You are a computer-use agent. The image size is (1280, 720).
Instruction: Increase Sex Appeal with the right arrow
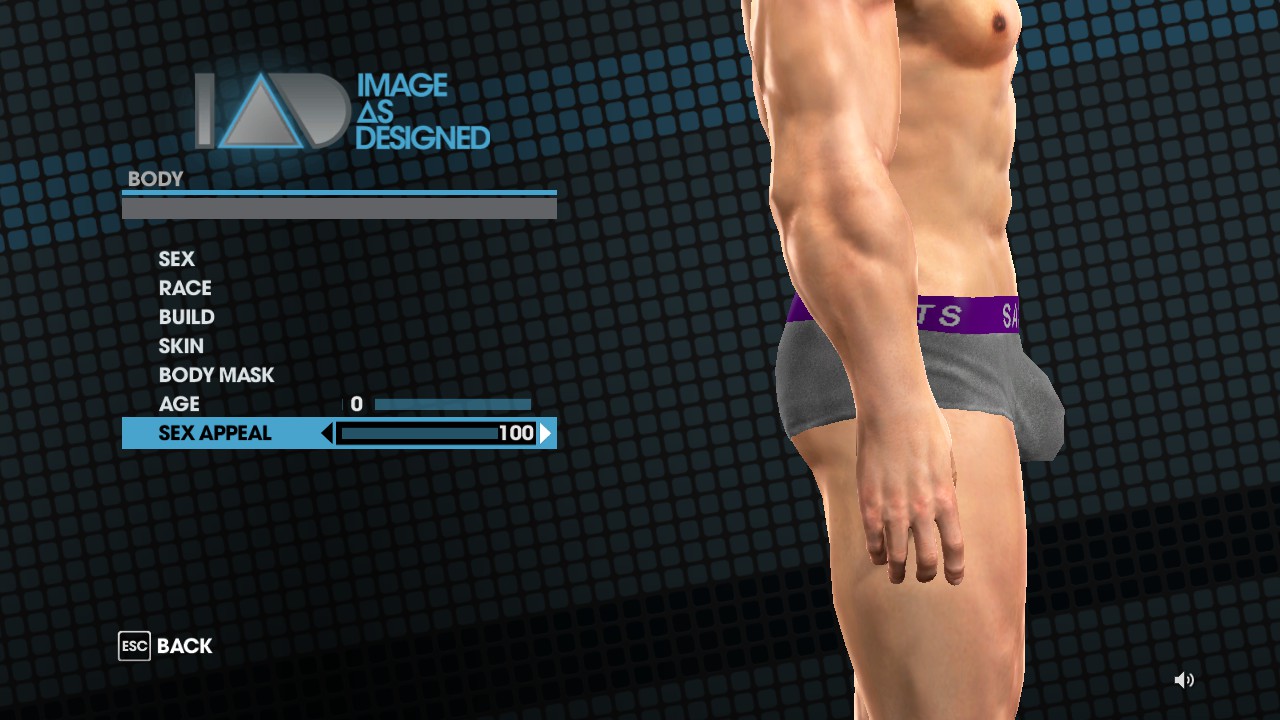coord(545,433)
